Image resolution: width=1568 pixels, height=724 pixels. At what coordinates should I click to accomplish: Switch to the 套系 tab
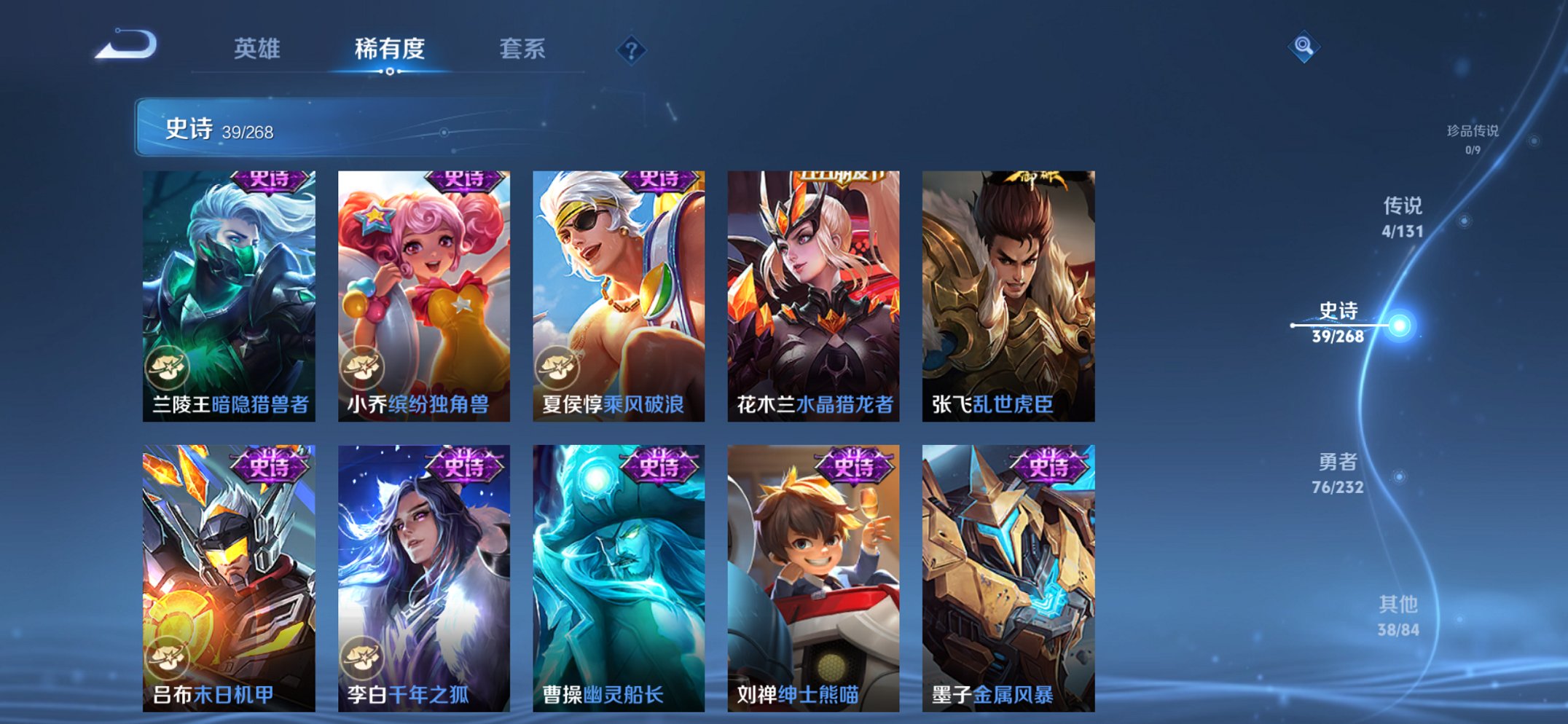(523, 49)
